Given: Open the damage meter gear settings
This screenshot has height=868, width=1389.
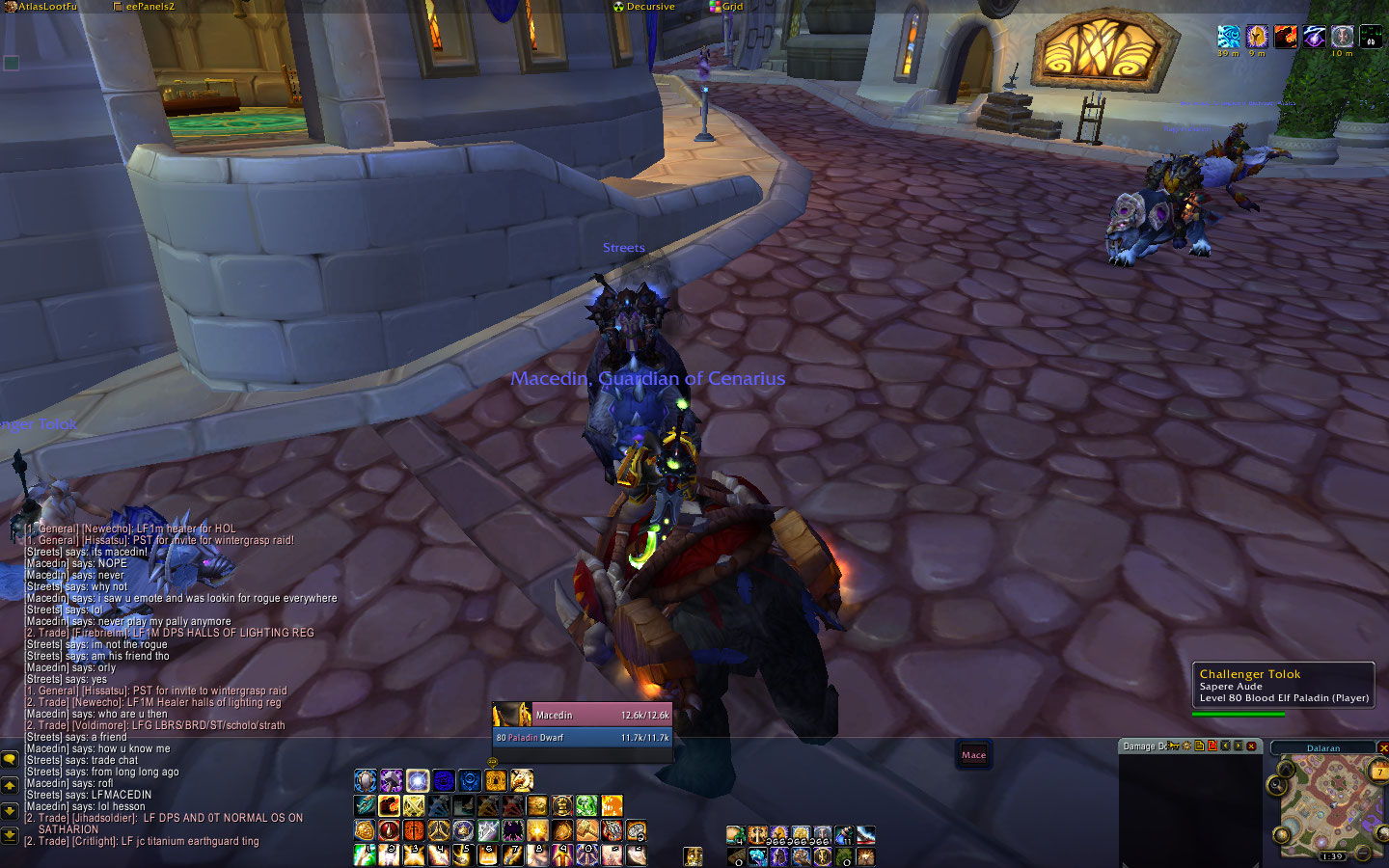Looking at the screenshot, I should [1186, 746].
